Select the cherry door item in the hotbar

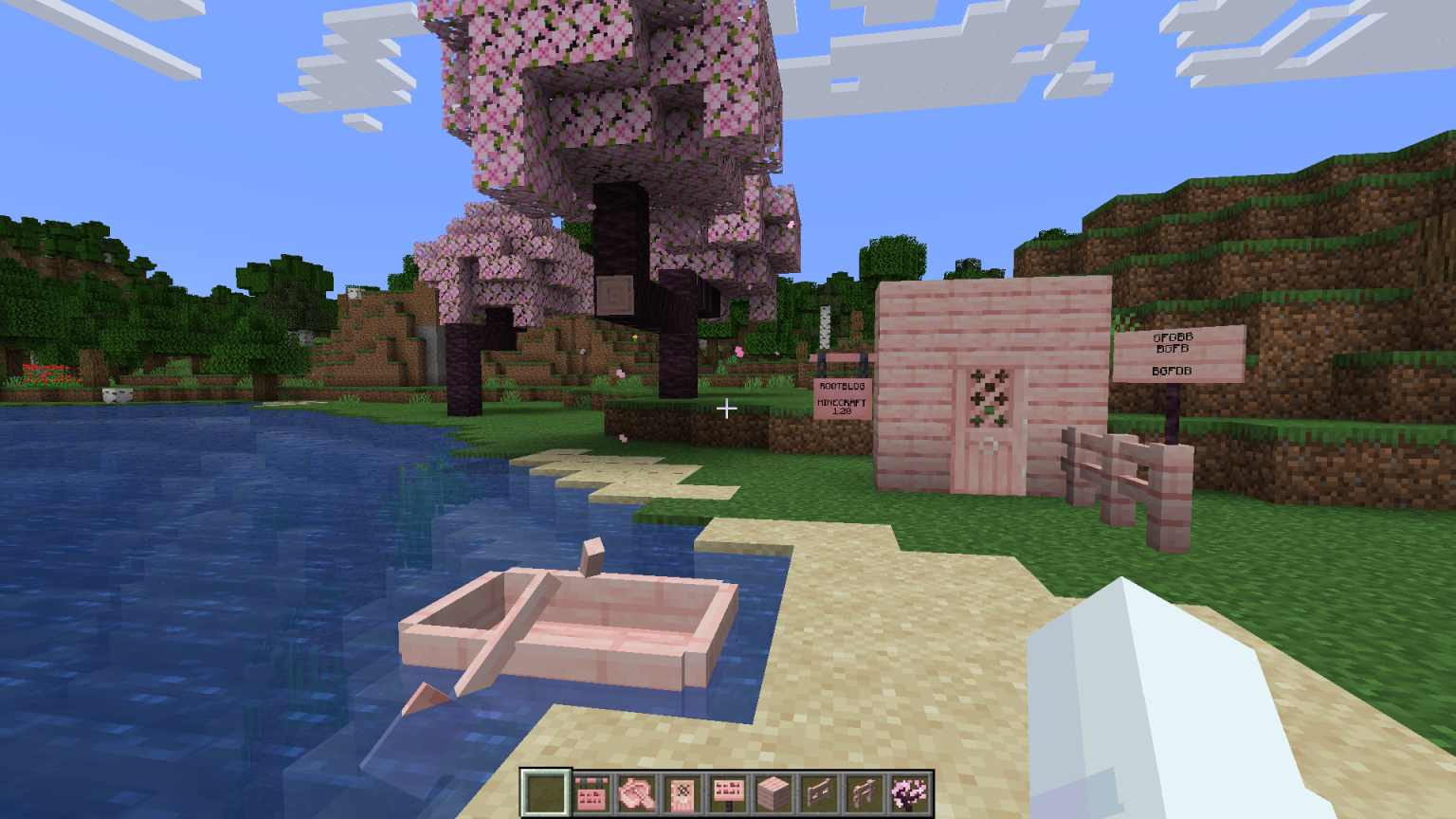682,791
